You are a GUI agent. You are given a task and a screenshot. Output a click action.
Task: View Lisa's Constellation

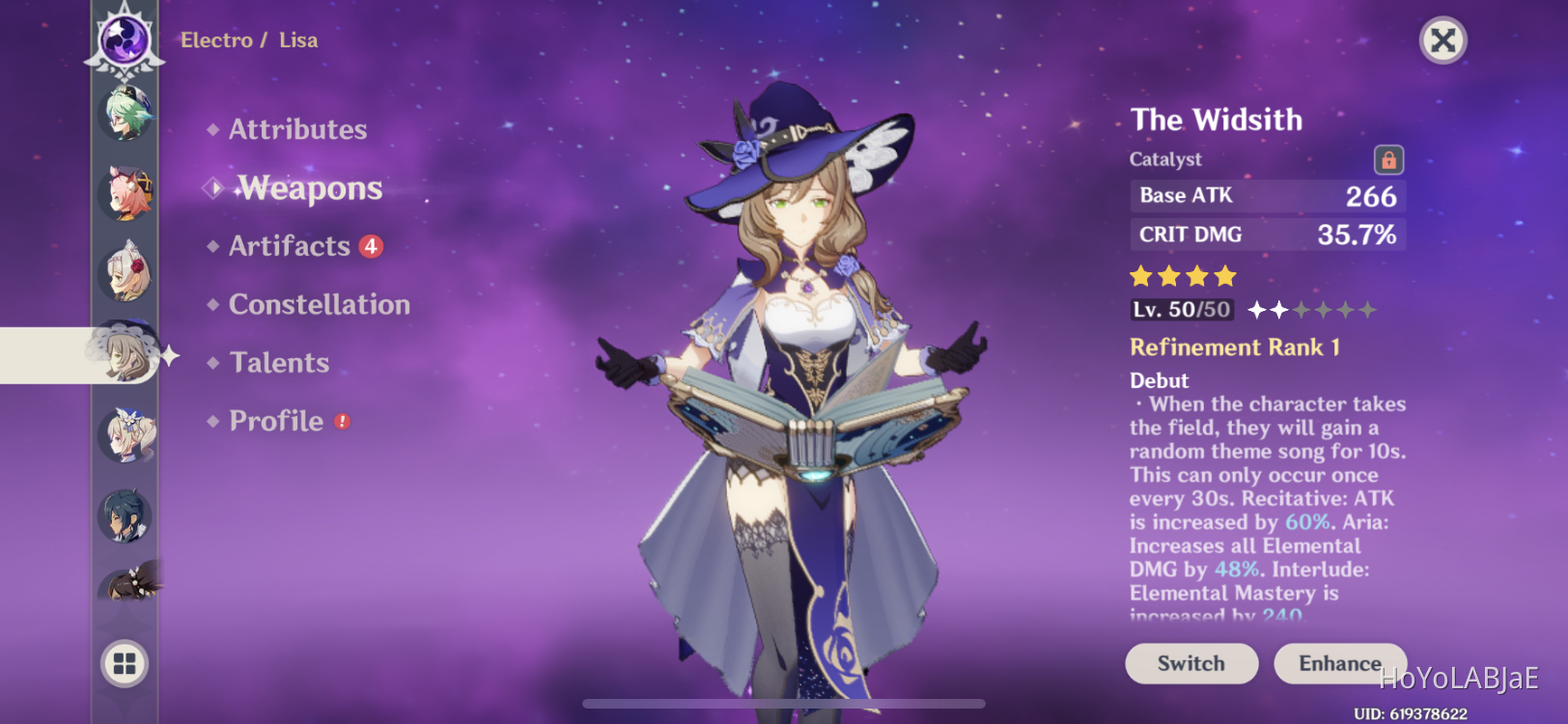coord(319,305)
